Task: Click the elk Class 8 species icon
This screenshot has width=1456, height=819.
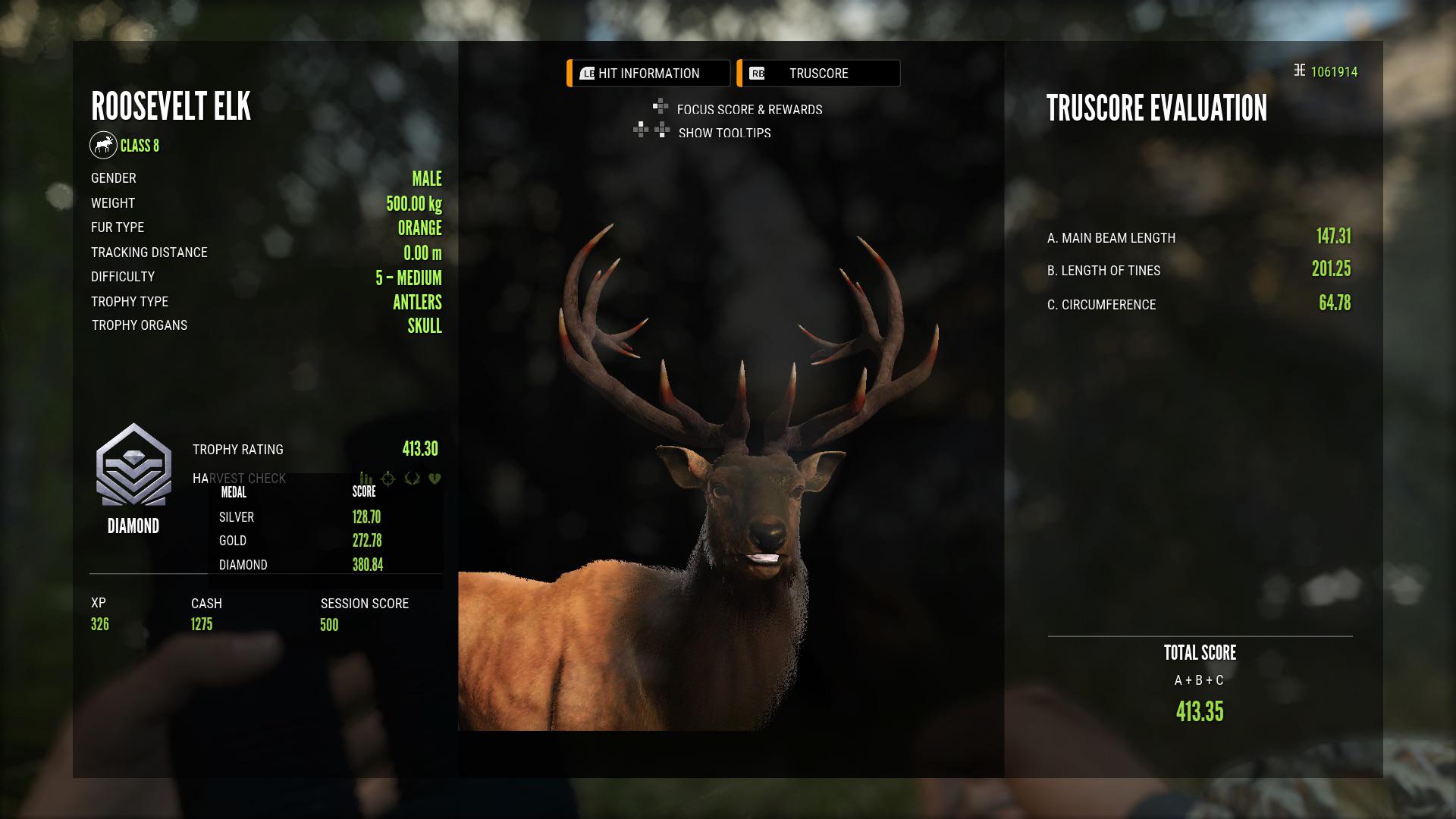Action: (104, 145)
